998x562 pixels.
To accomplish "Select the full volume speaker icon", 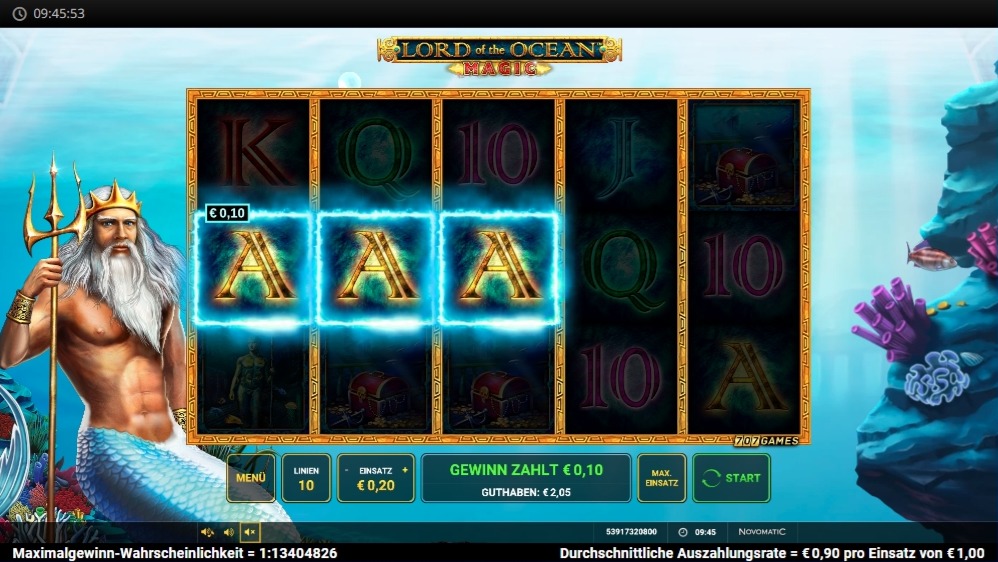I will 207,532.
